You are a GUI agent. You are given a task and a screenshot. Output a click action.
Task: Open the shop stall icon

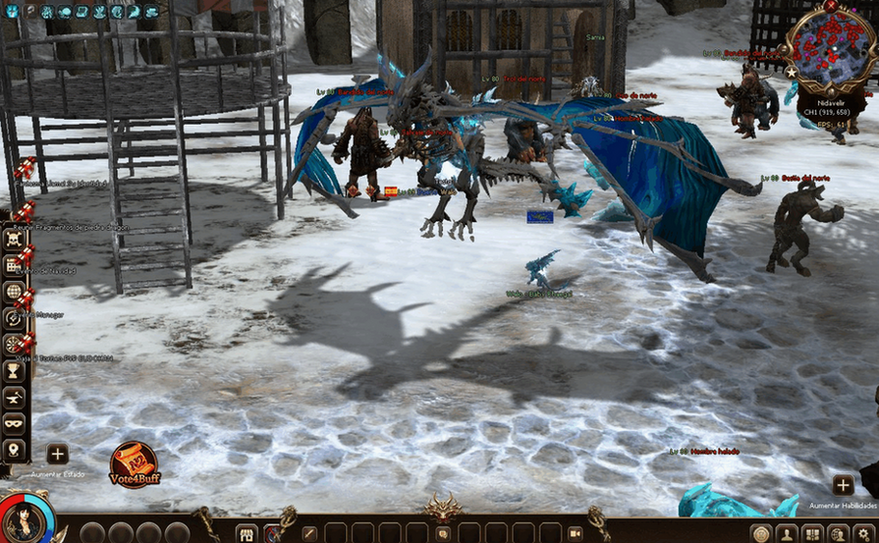point(246,533)
